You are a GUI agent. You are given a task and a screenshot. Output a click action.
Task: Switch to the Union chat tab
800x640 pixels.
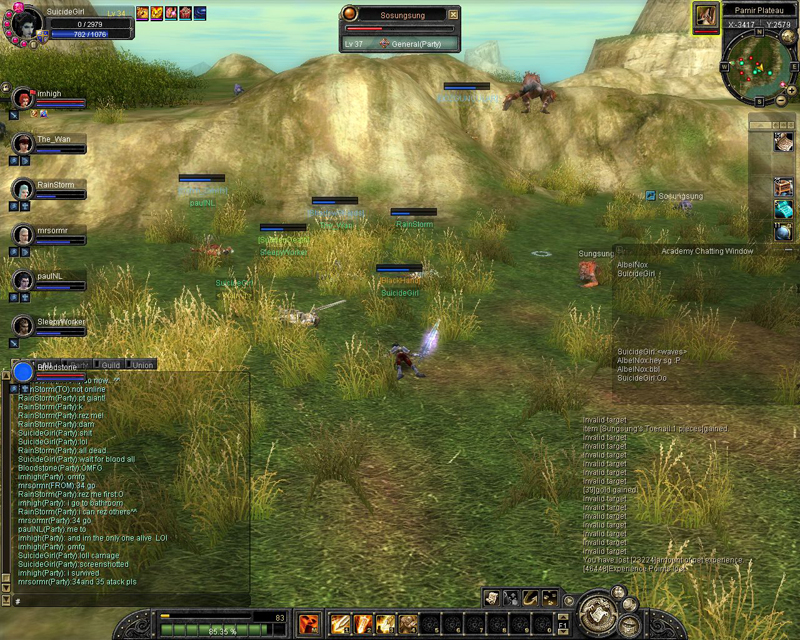(142, 366)
